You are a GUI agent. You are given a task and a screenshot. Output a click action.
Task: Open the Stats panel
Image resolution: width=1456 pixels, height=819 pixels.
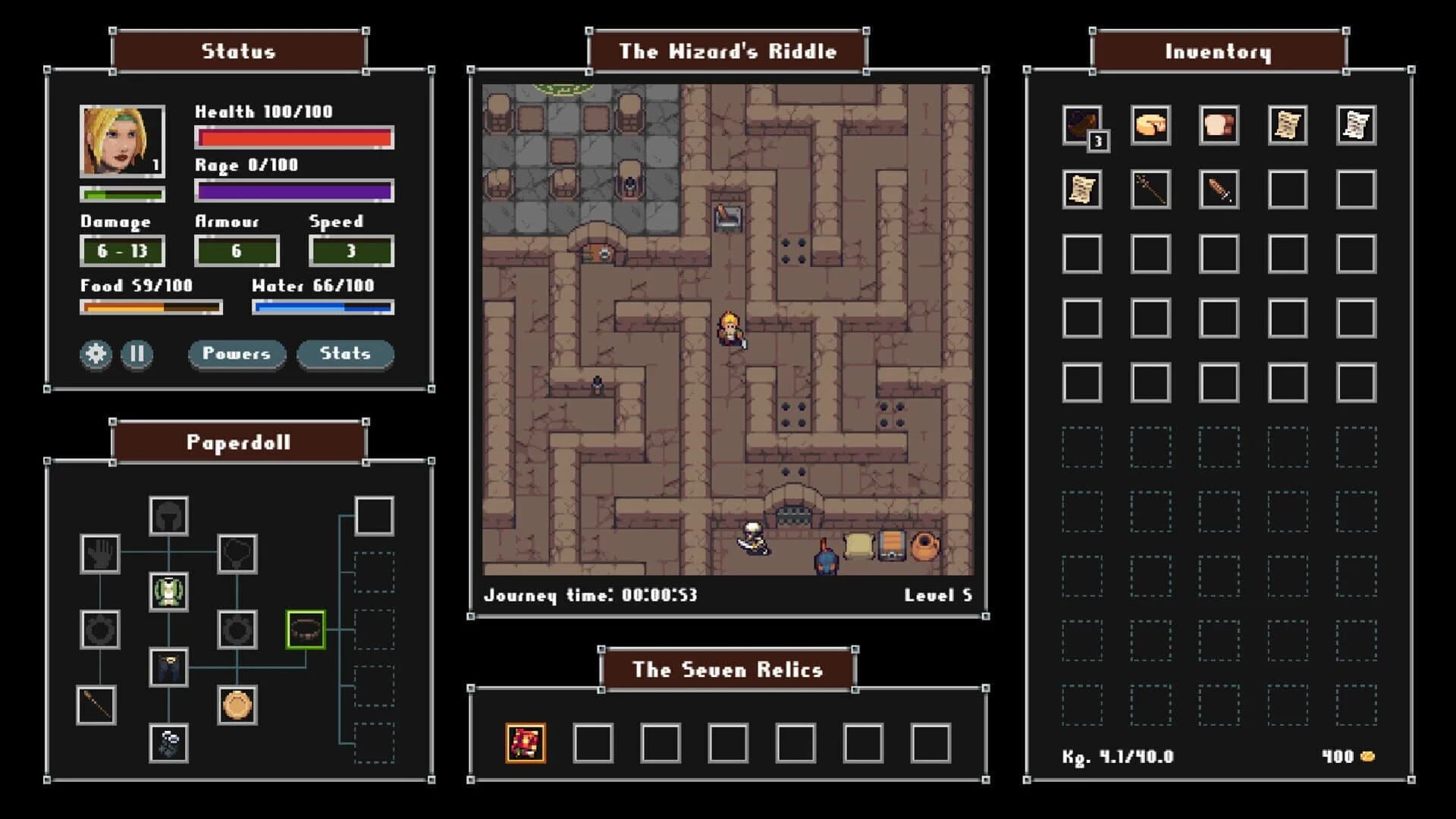click(x=345, y=353)
